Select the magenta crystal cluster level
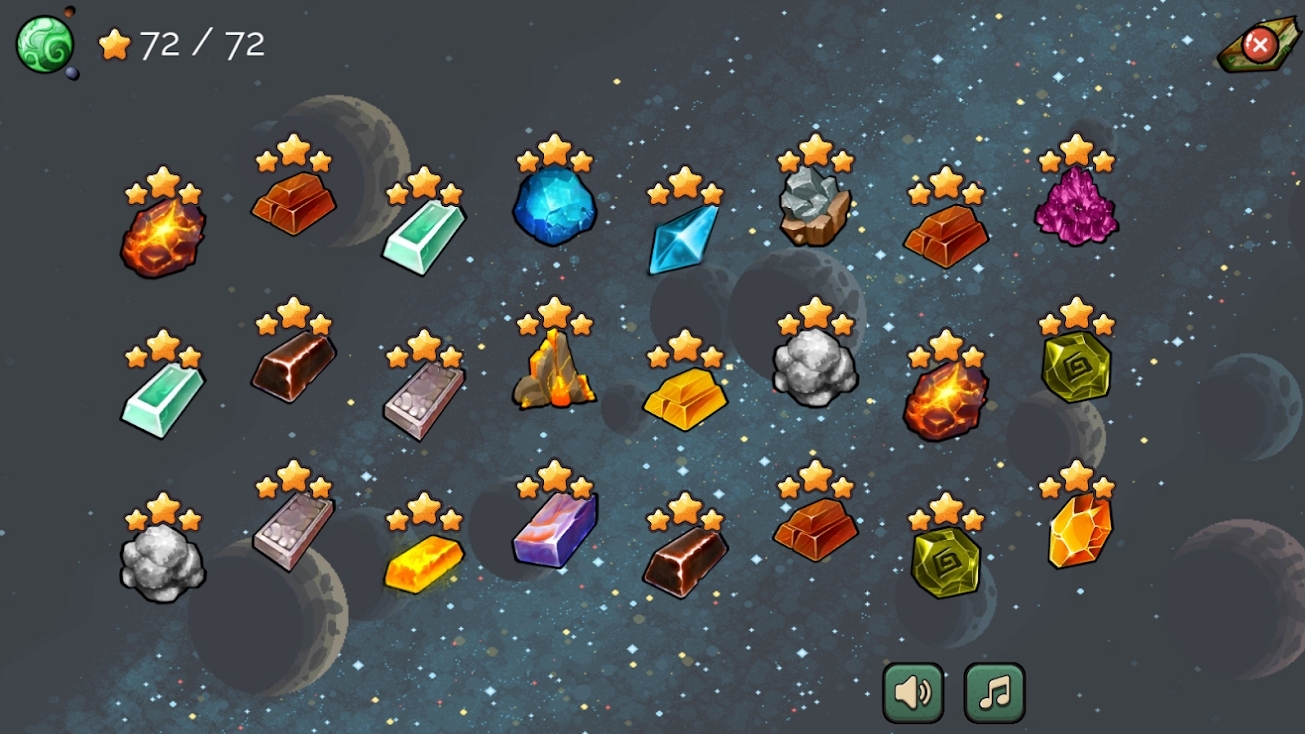The image size is (1305, 734). pos(1076,206)
